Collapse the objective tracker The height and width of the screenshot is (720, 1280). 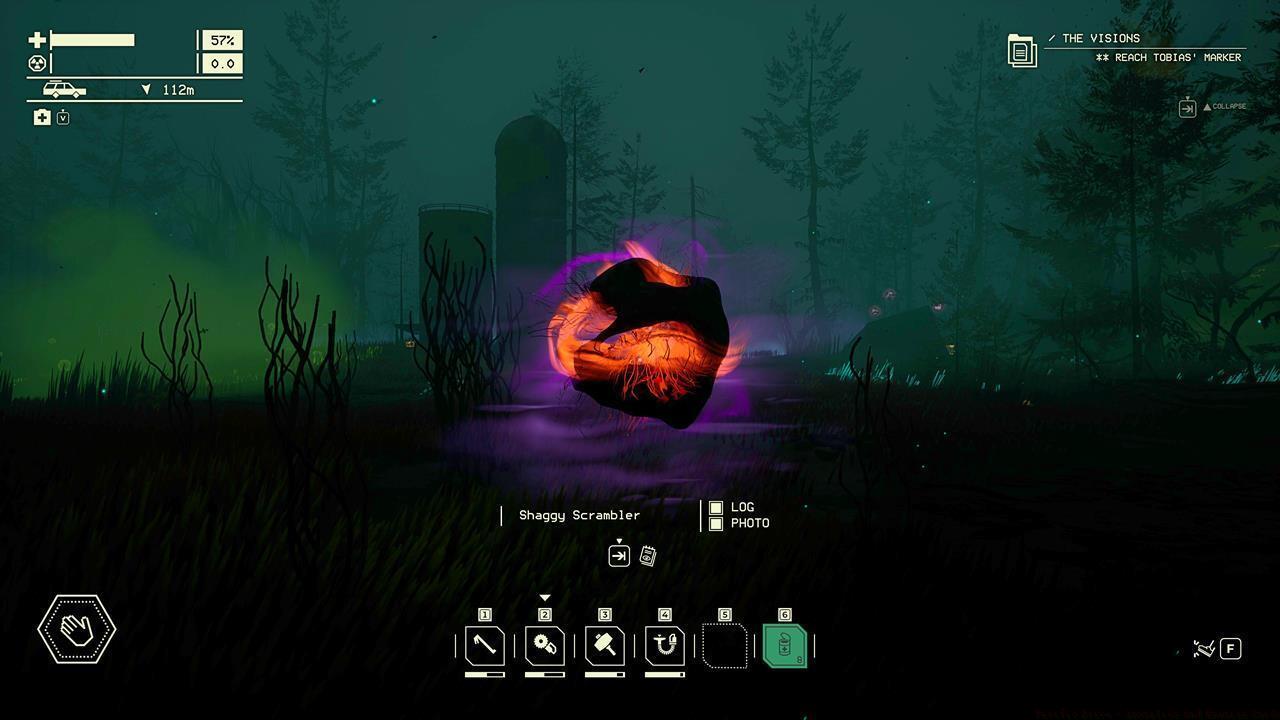coord(1188,107)
